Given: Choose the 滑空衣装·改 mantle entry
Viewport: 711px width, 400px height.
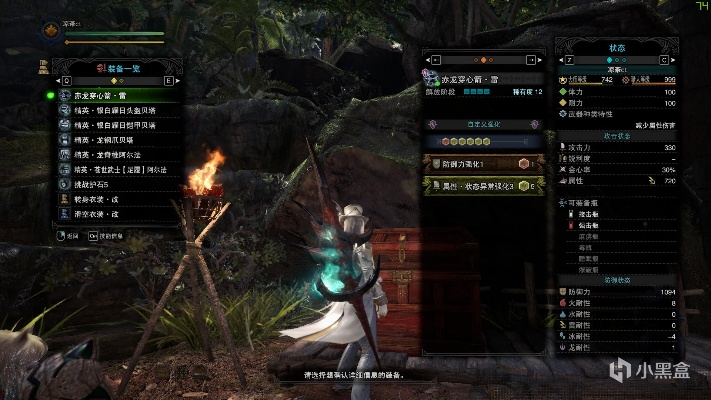Looking at the screenshot, I should pos(100,215).
